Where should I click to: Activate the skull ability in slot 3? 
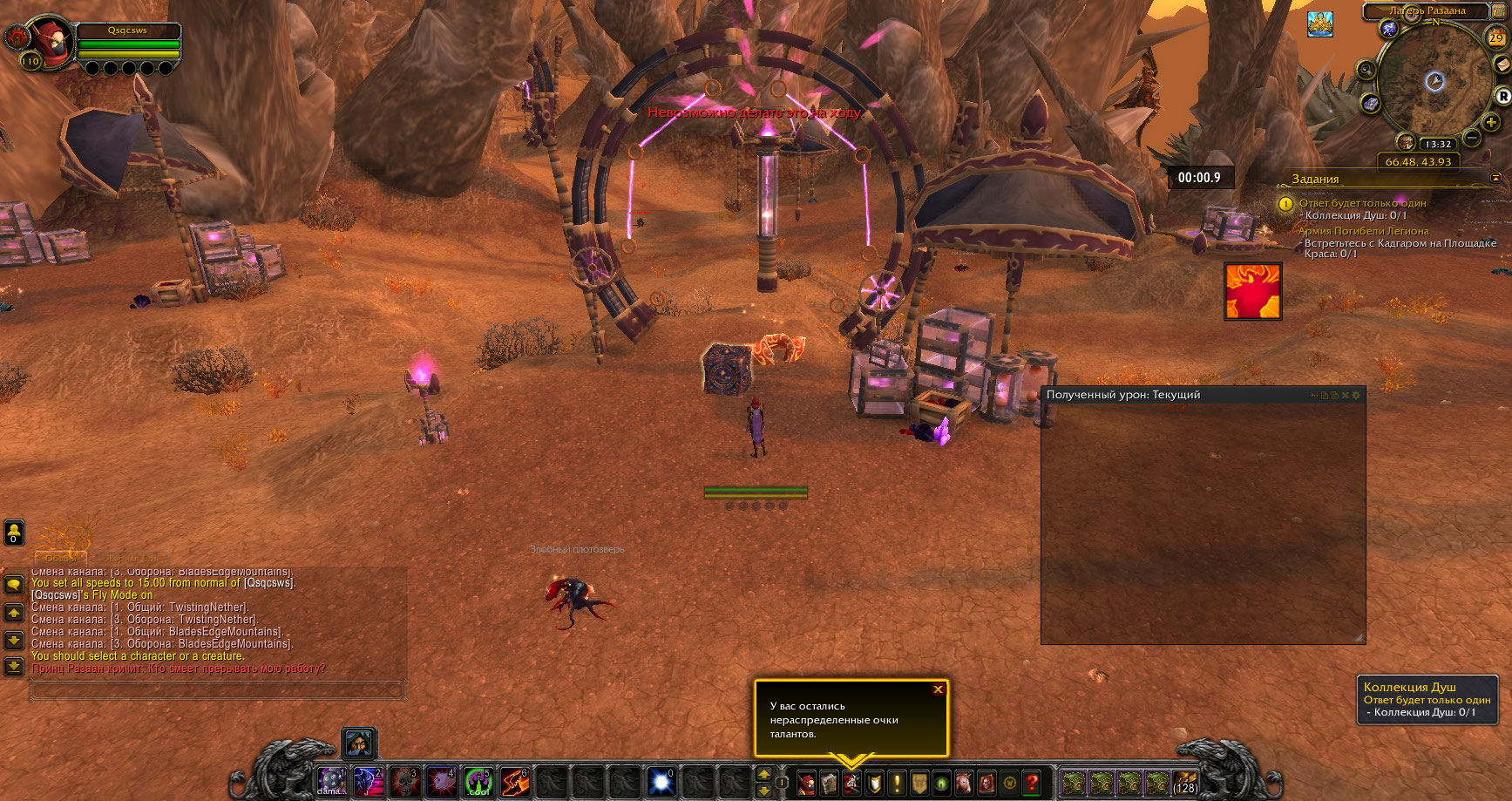click(x=404, y=782)
